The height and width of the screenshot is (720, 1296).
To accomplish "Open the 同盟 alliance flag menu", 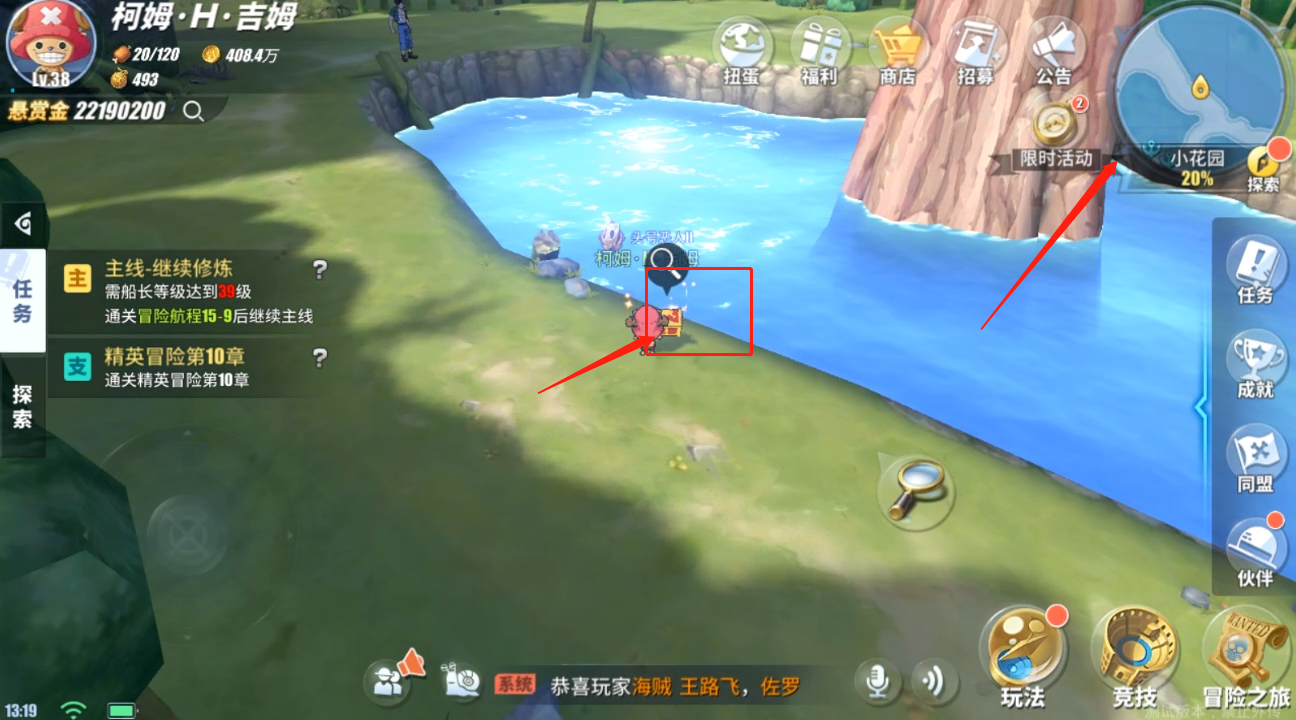I will (1255, 458).
